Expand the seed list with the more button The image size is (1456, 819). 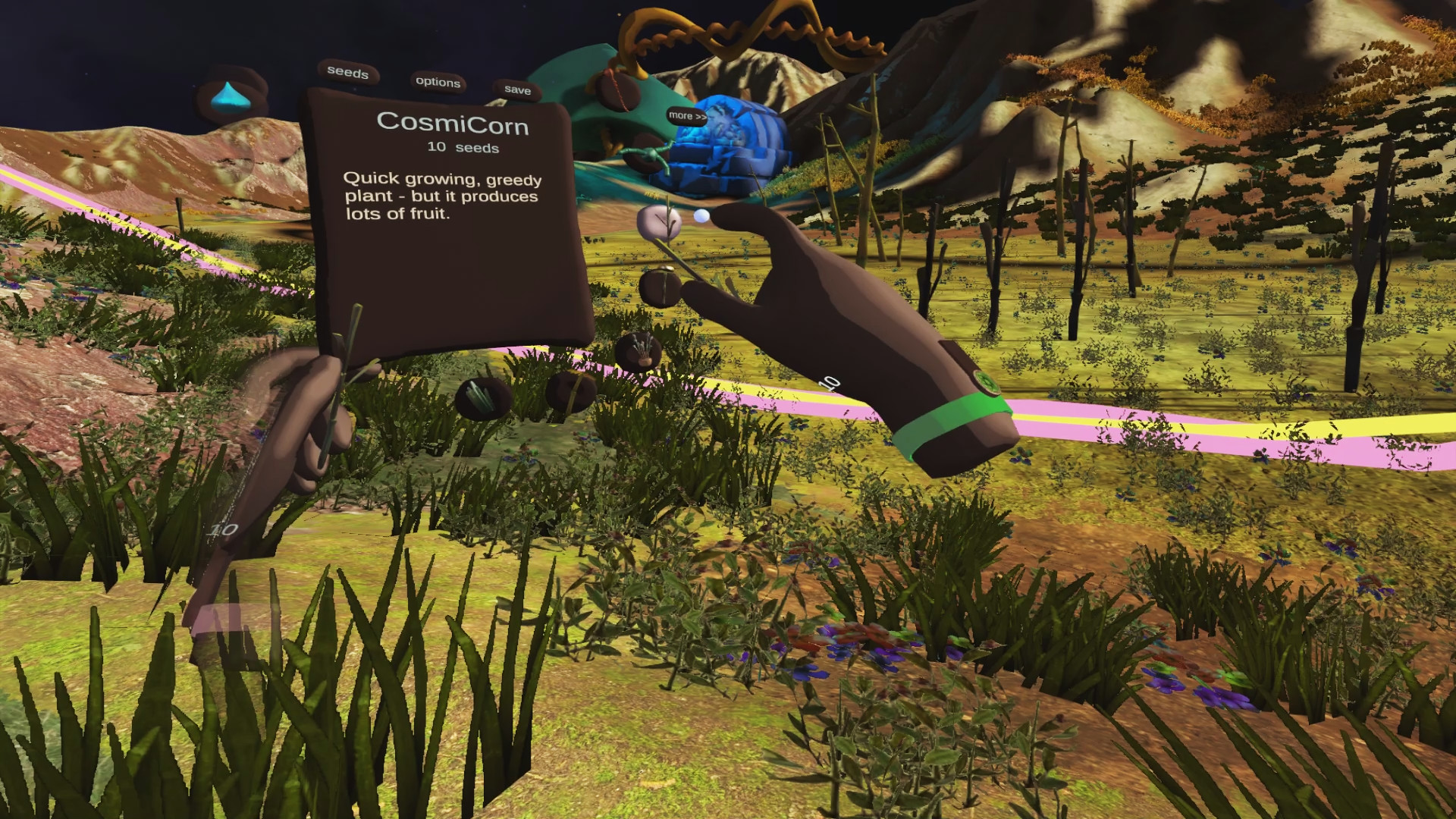(687, 116)
